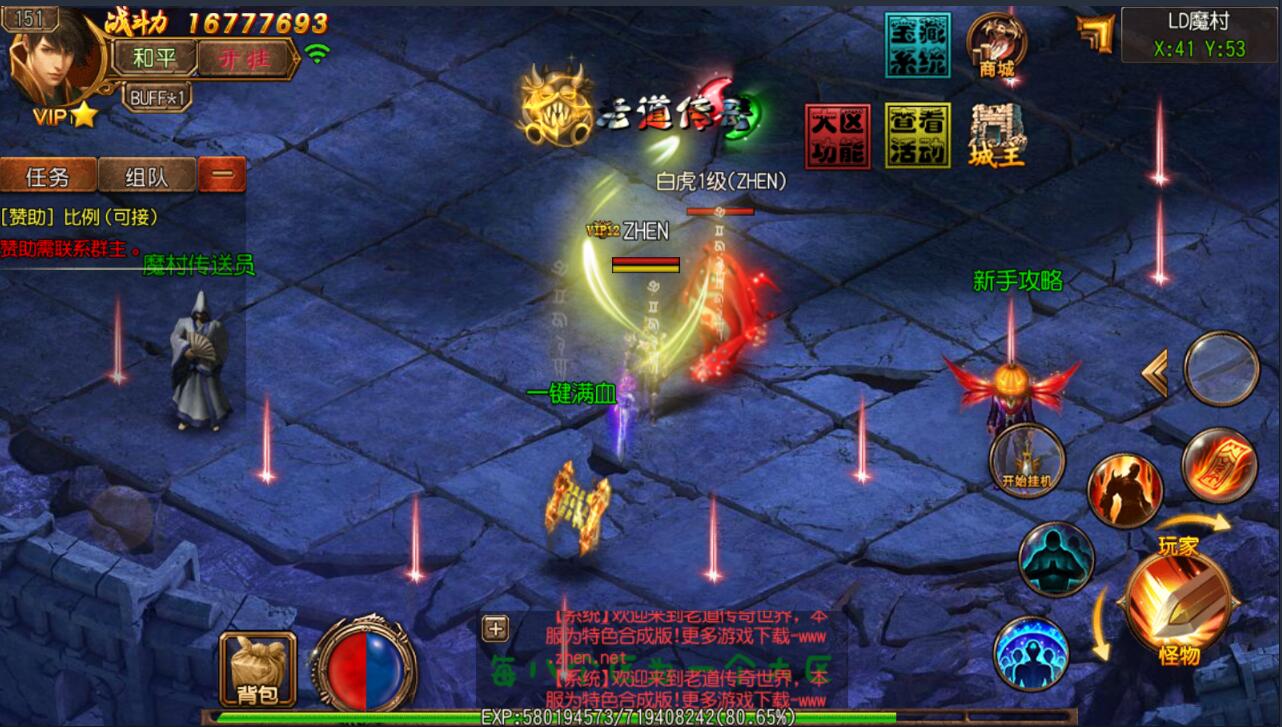1282x727 pixels.
Task: Open the 商城 shop
Action: point(997,45)
